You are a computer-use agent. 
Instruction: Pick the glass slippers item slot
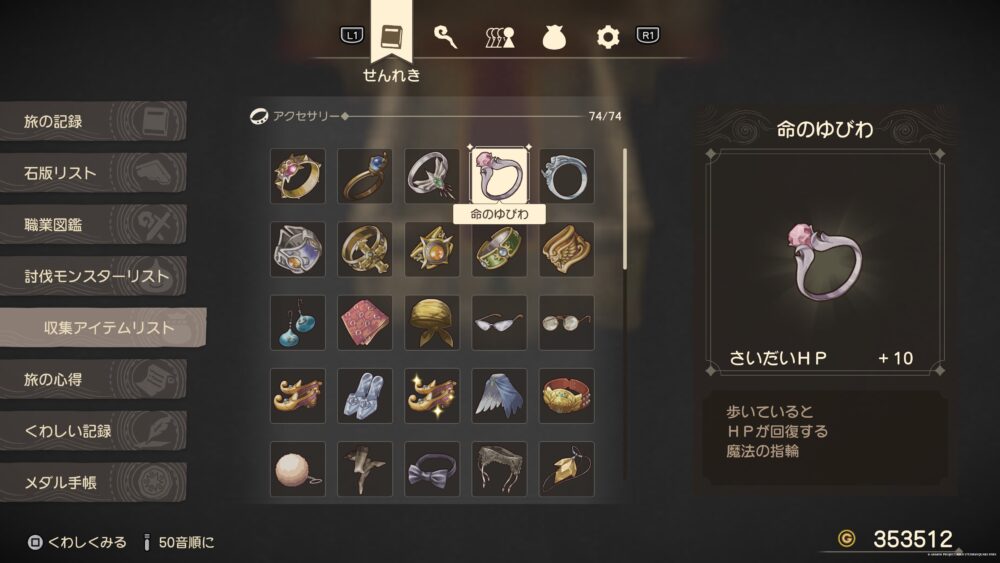coord(365,396)
